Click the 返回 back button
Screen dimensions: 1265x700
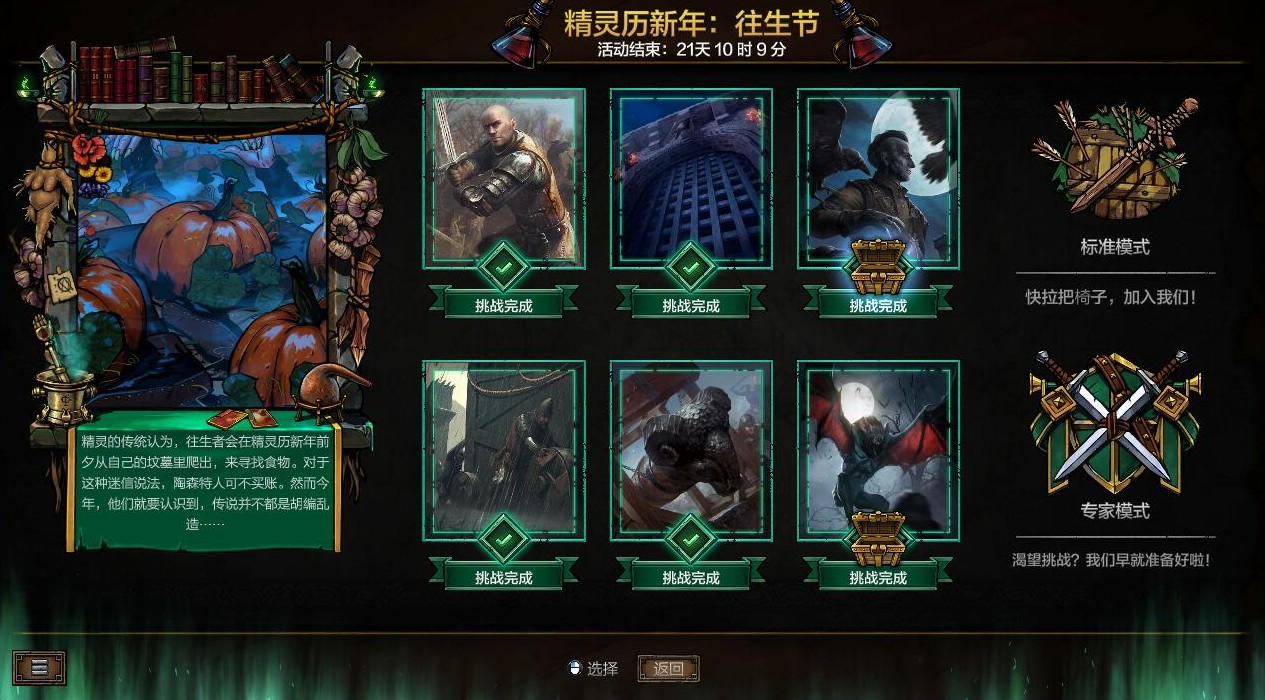click(668, 669)
